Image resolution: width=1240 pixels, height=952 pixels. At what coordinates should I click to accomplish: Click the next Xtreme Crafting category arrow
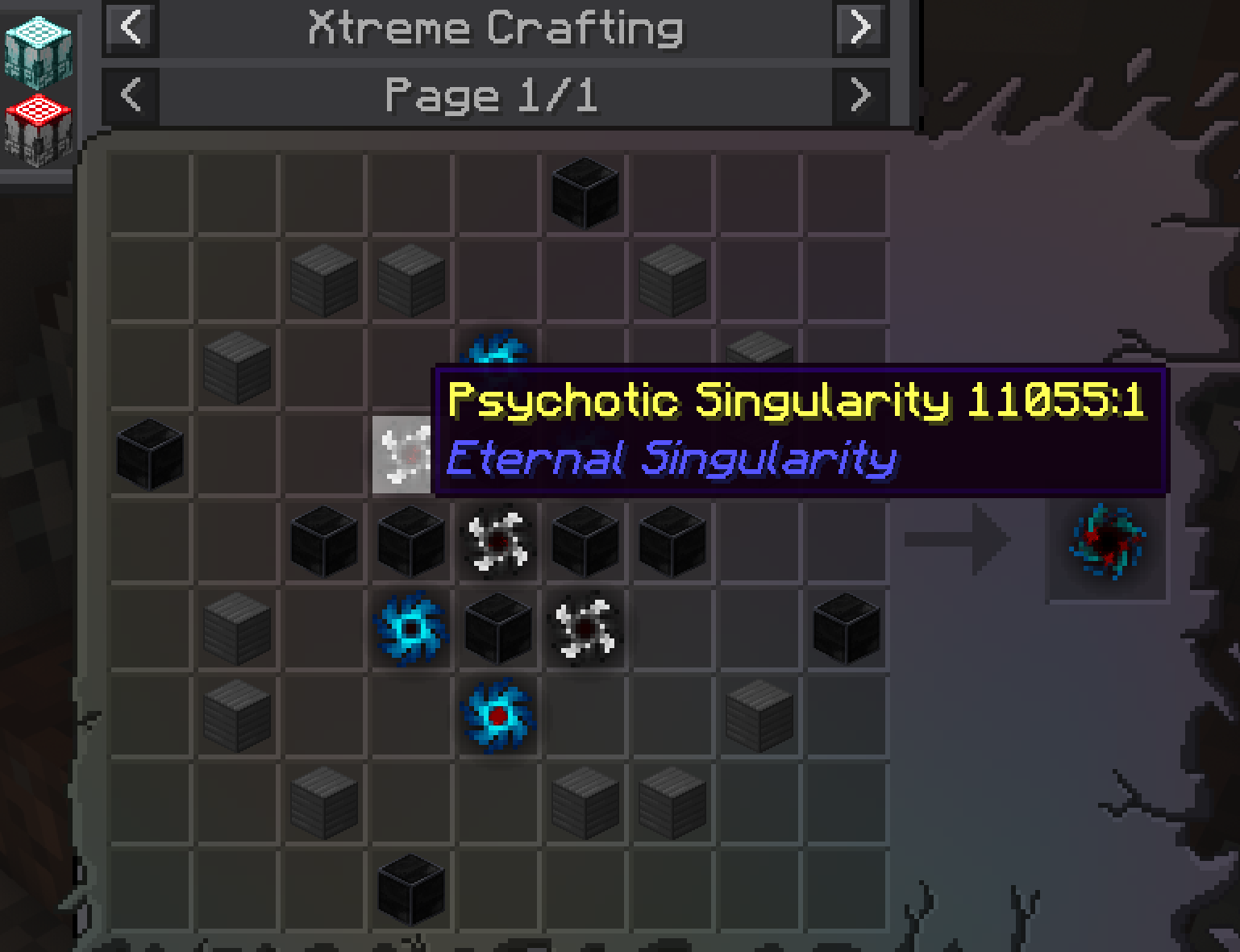[859, 29]
